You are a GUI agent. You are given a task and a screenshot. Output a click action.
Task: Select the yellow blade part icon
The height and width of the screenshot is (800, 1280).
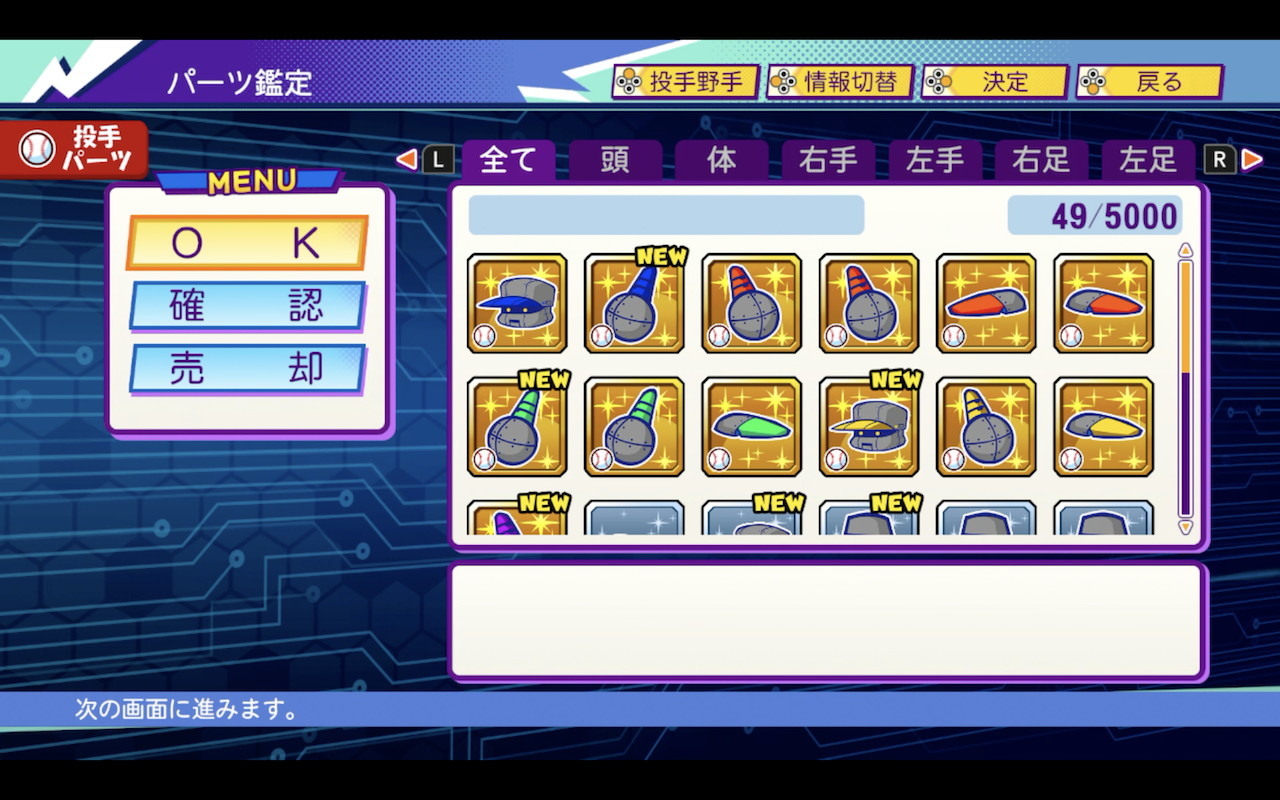pyautogui.click(x=1103, y=425)
